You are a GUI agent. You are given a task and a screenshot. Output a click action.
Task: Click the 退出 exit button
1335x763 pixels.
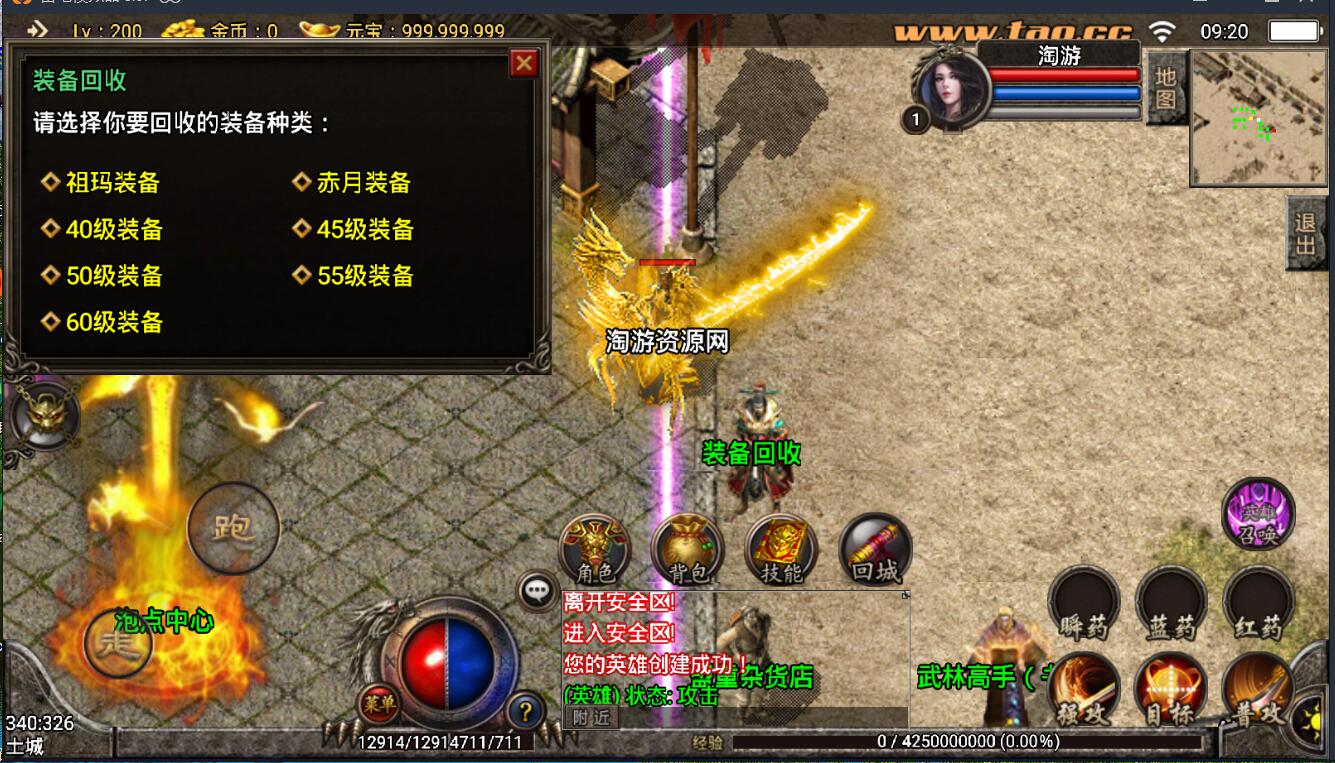click(x=1305, y=233)
